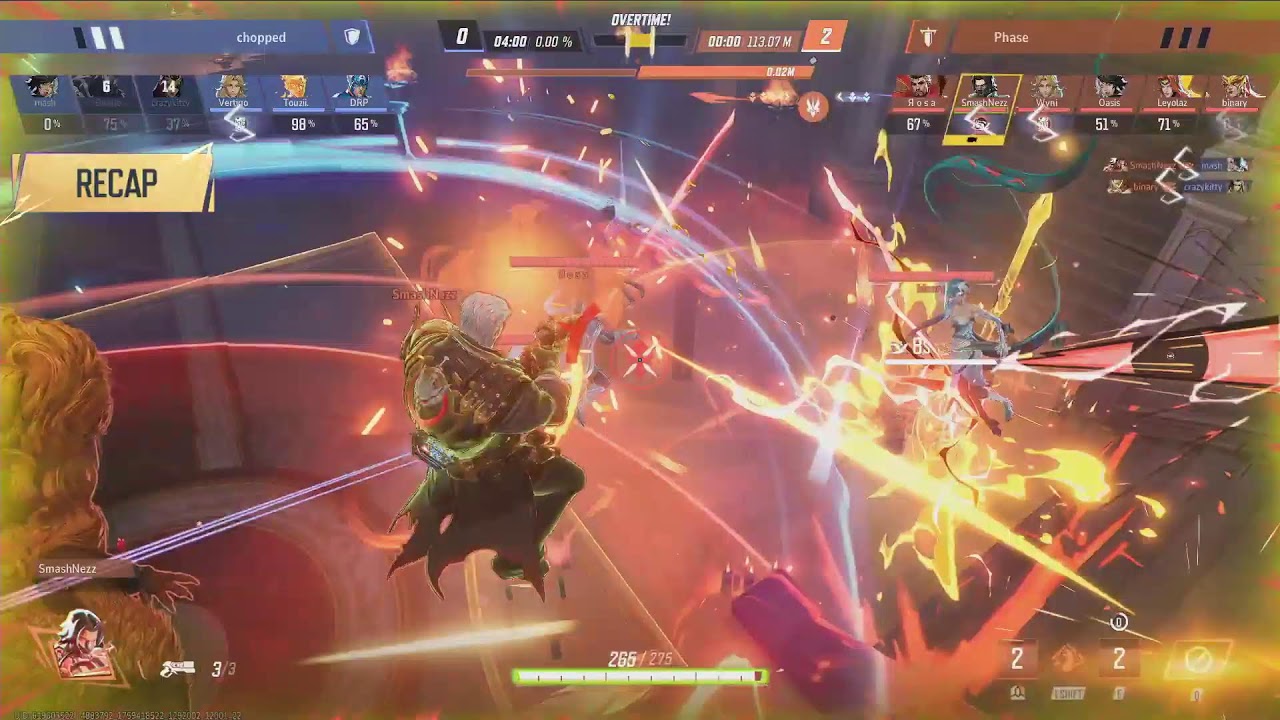Screen dimensions: 1280x720
Task: Activate the LSHIFT ability icon
Action: coord(1067,660)
